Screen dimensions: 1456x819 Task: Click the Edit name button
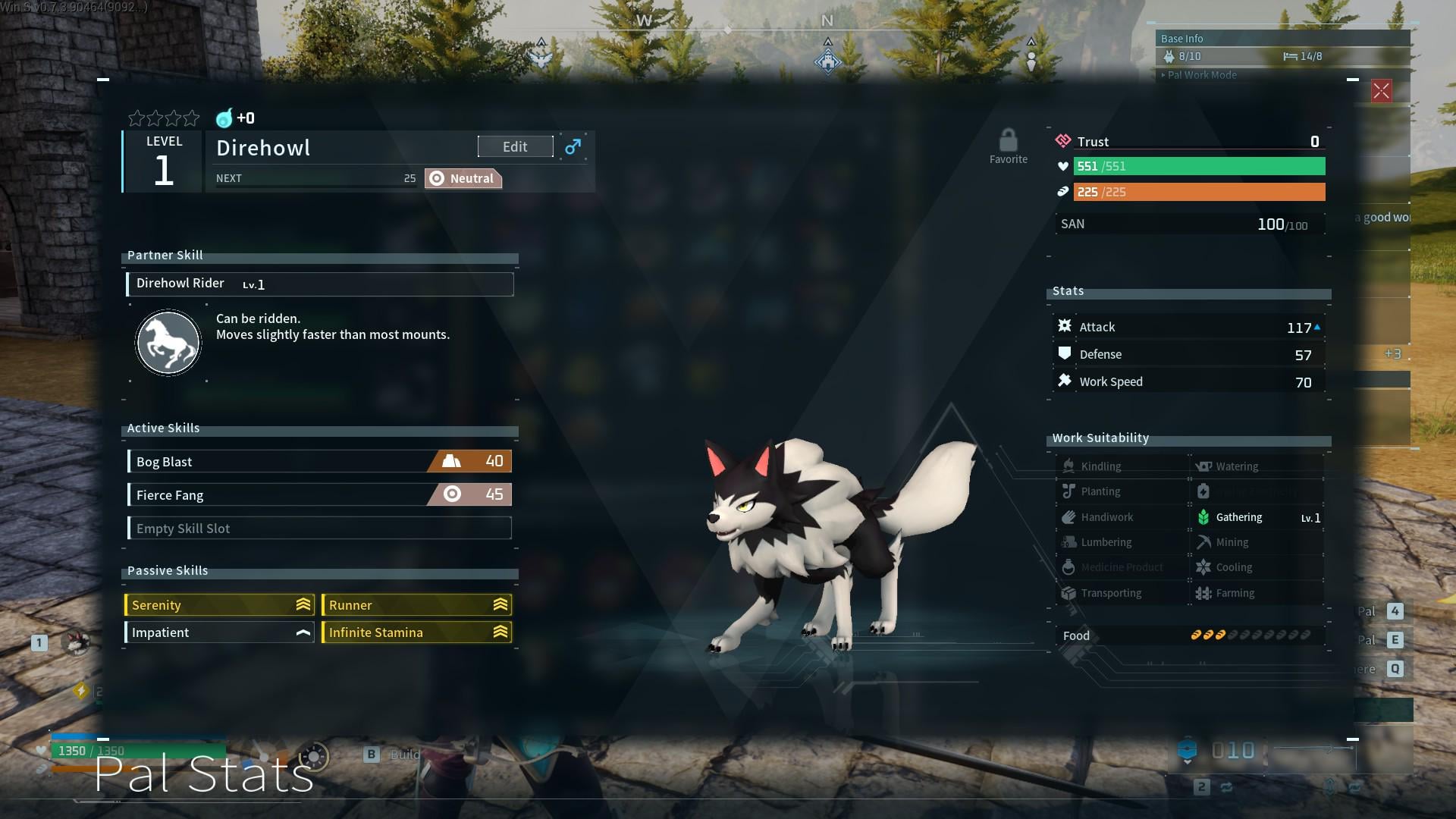point(515,147)
